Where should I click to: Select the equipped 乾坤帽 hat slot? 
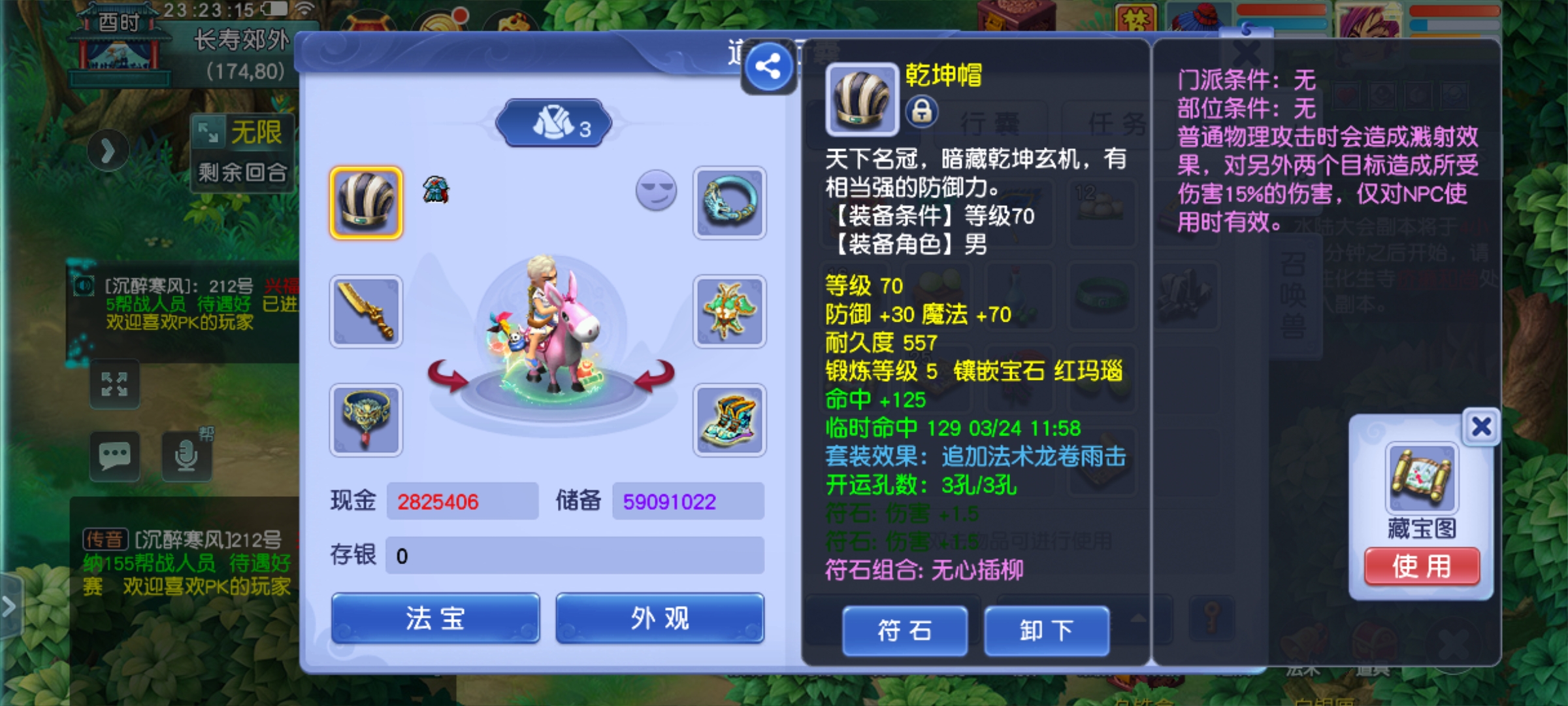pos(365,203)
